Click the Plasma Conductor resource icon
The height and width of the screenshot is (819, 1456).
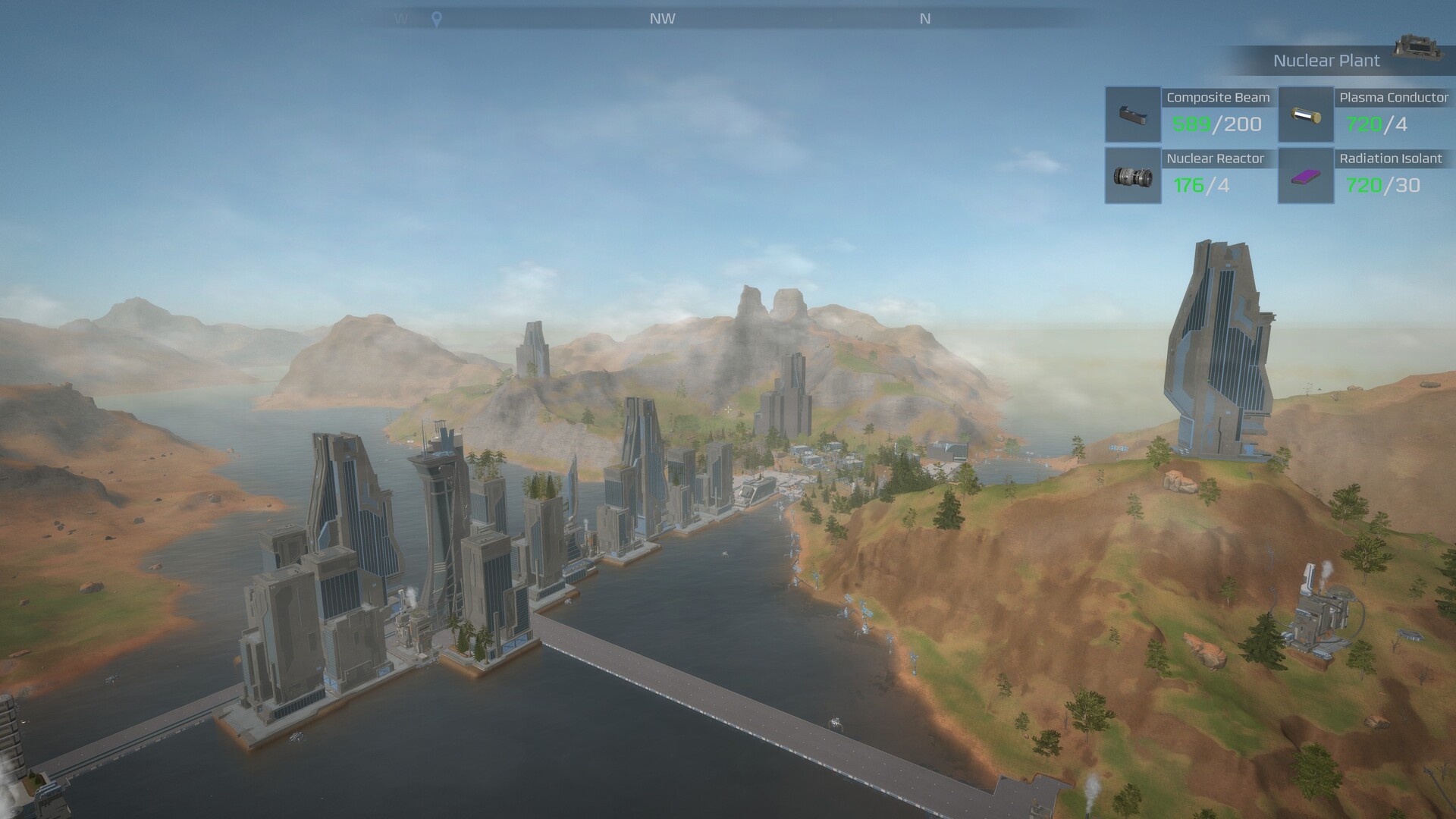tap(1306, 115)
